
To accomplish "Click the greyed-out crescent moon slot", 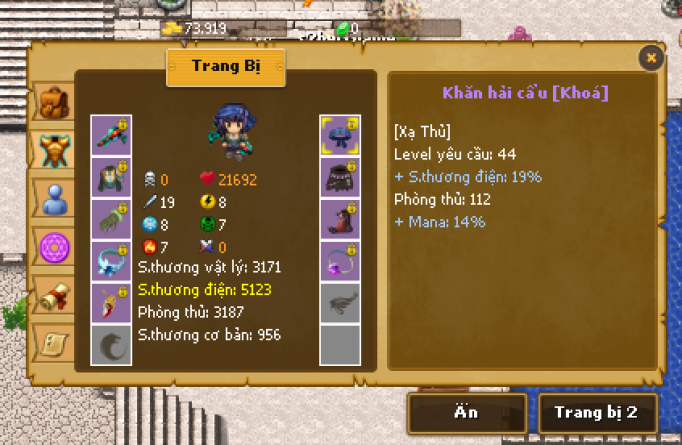I will coord(111,345).
